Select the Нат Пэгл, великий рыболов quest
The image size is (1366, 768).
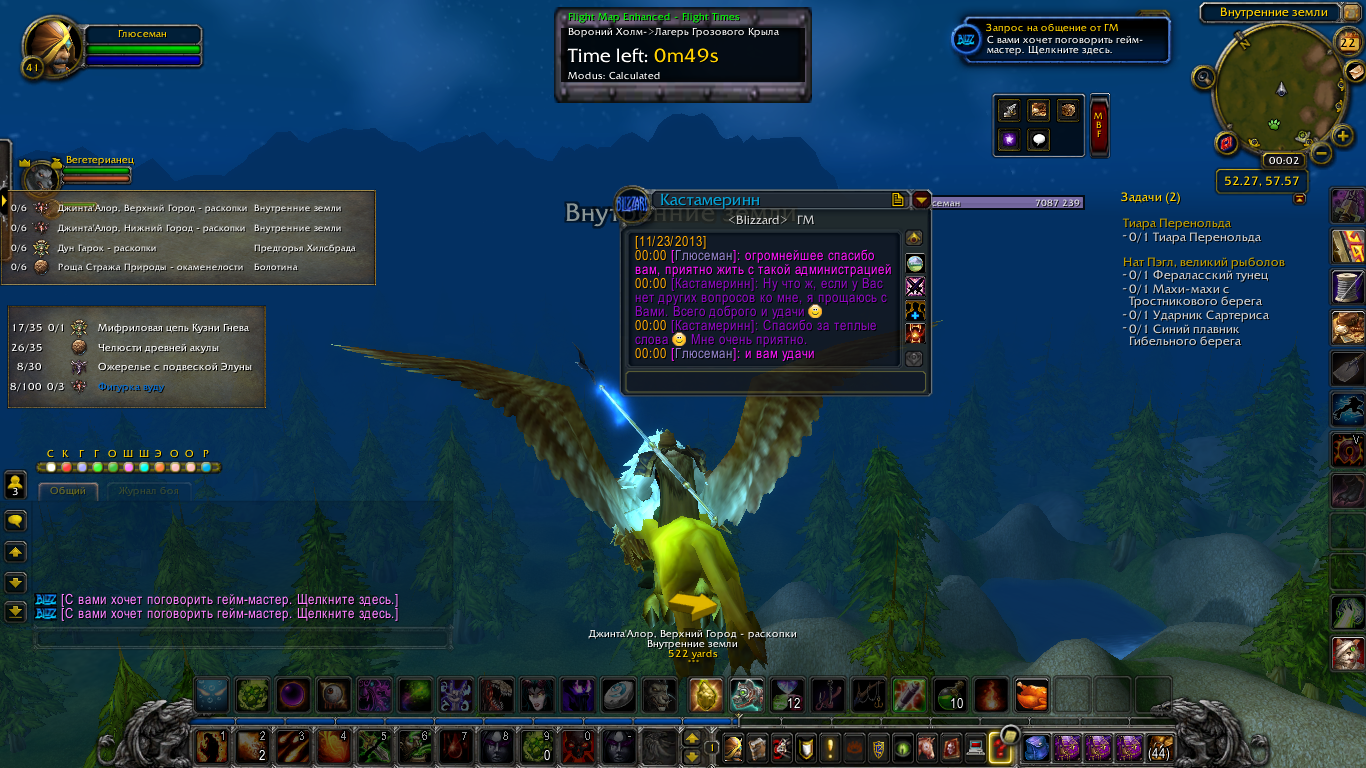pos(1203,262)
